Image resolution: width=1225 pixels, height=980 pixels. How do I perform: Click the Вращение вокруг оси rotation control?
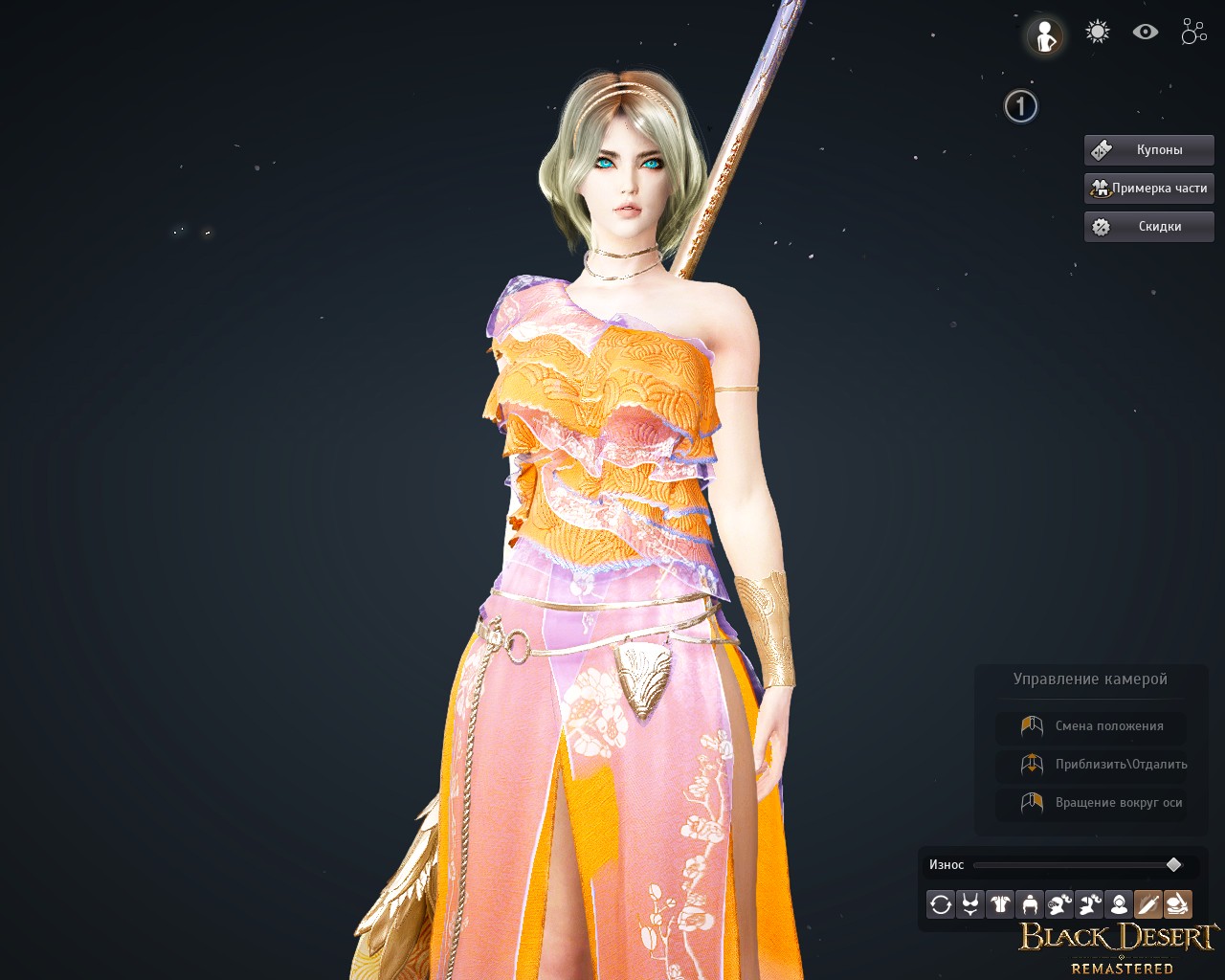pyautogui.click(x=1091, y=803)
